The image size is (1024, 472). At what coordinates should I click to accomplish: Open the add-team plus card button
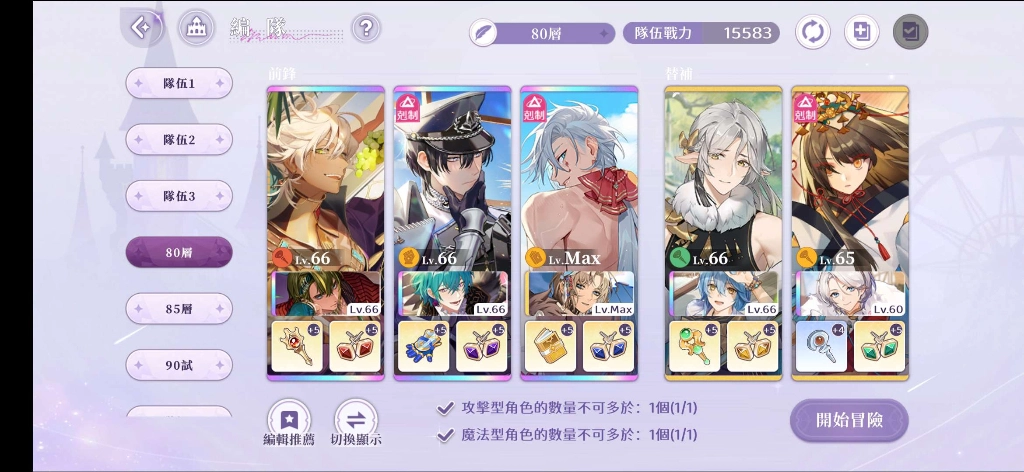861,32
